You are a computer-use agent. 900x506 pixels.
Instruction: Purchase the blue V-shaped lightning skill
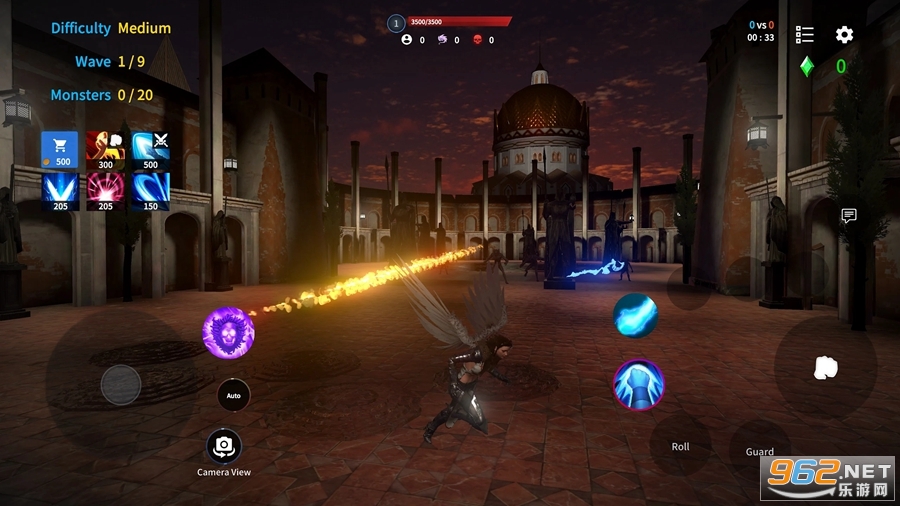pos(59,190)
